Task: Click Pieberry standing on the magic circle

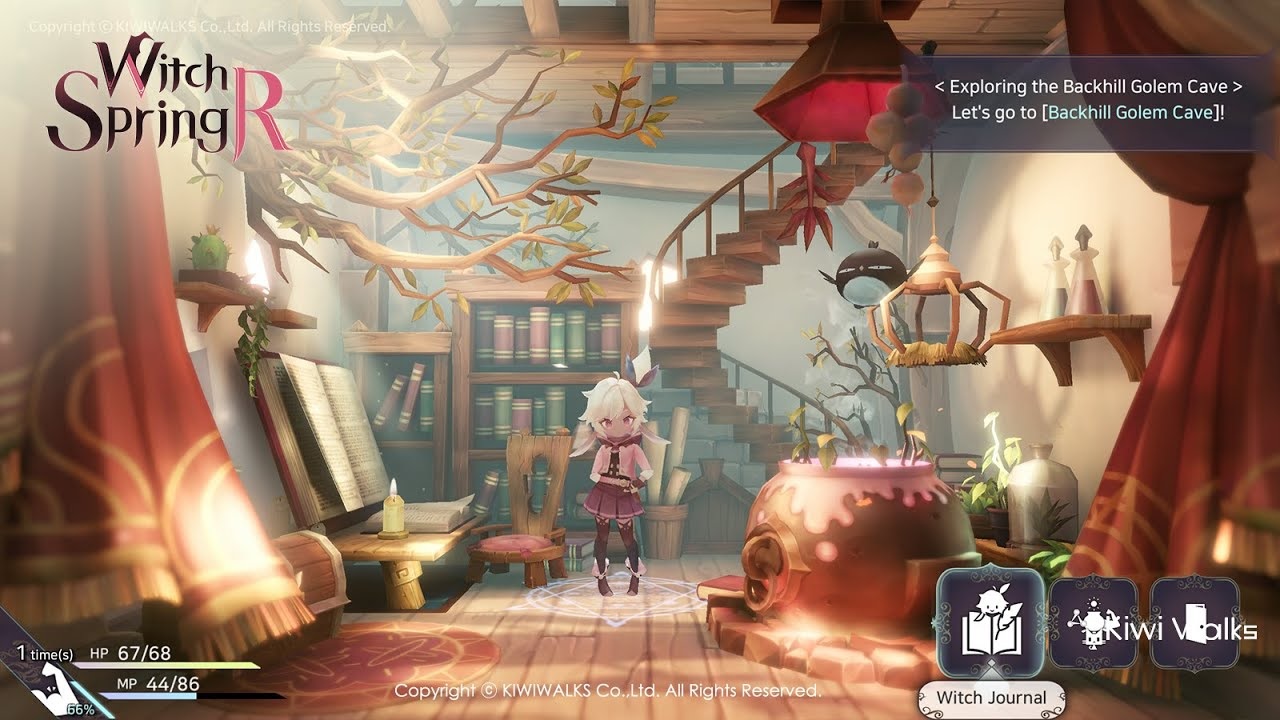Action: (x=618, y=480)
